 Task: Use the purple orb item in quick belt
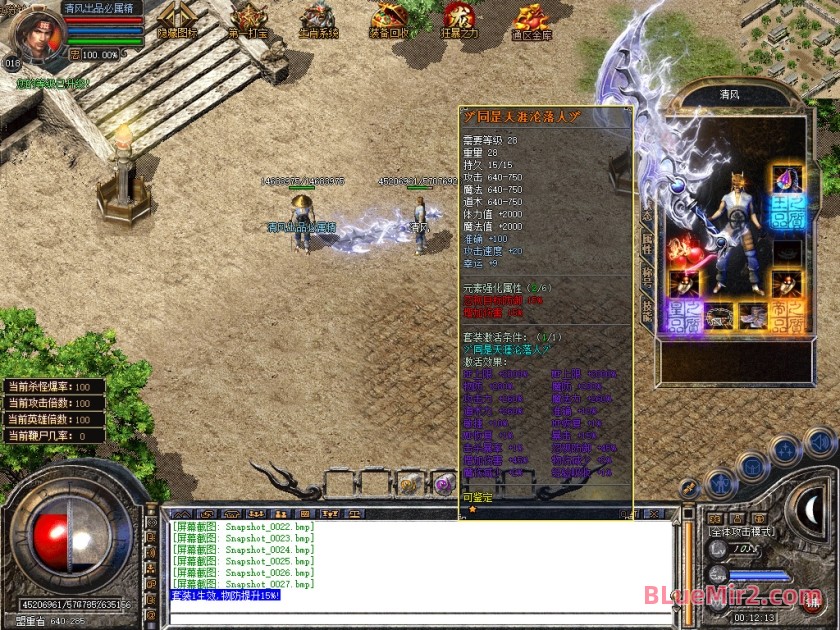click(x=441, y=483)
